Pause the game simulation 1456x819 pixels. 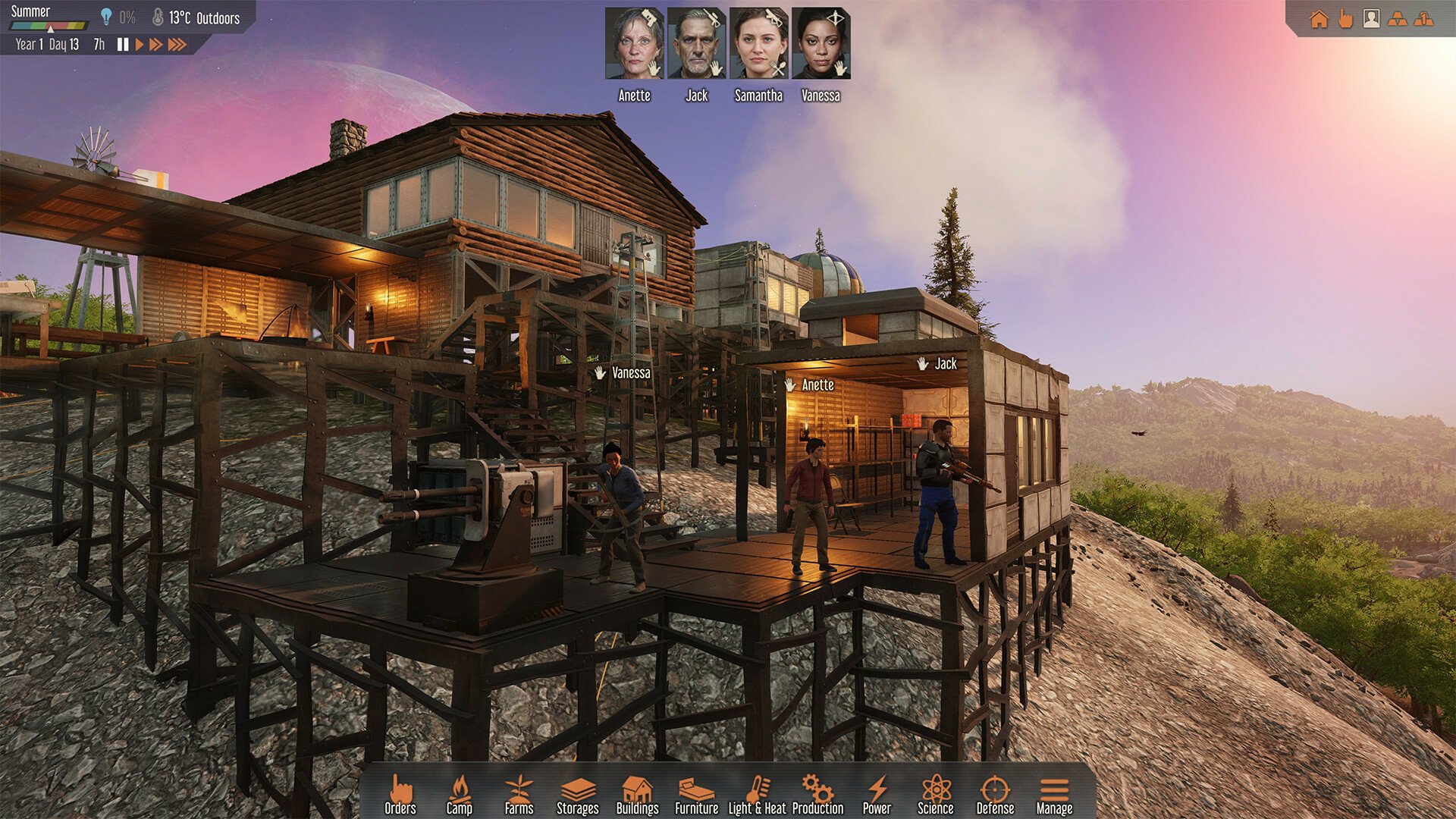pyautogui.click(x=122, y=44)
